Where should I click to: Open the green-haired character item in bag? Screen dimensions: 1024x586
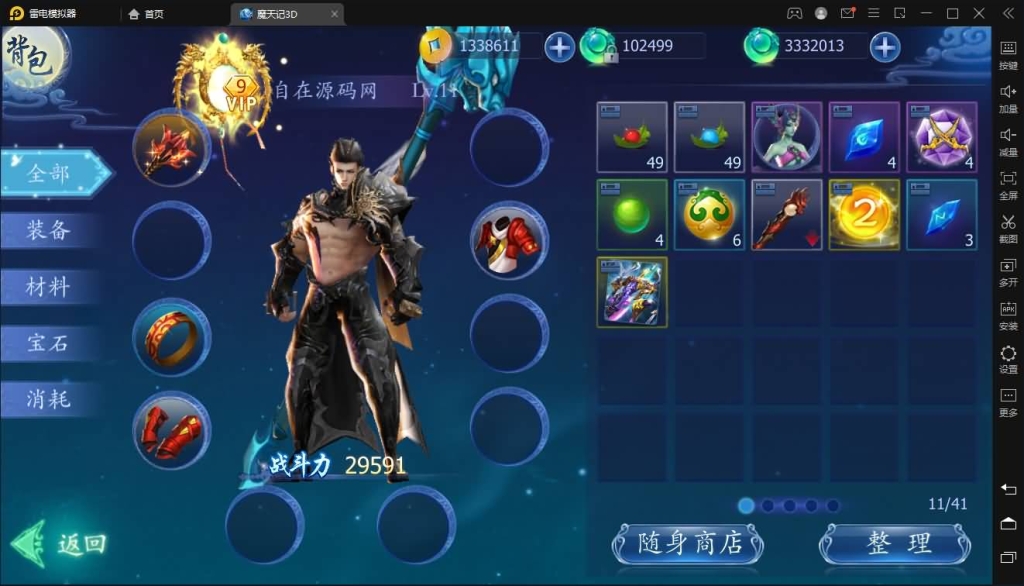(x=786, y=137)
